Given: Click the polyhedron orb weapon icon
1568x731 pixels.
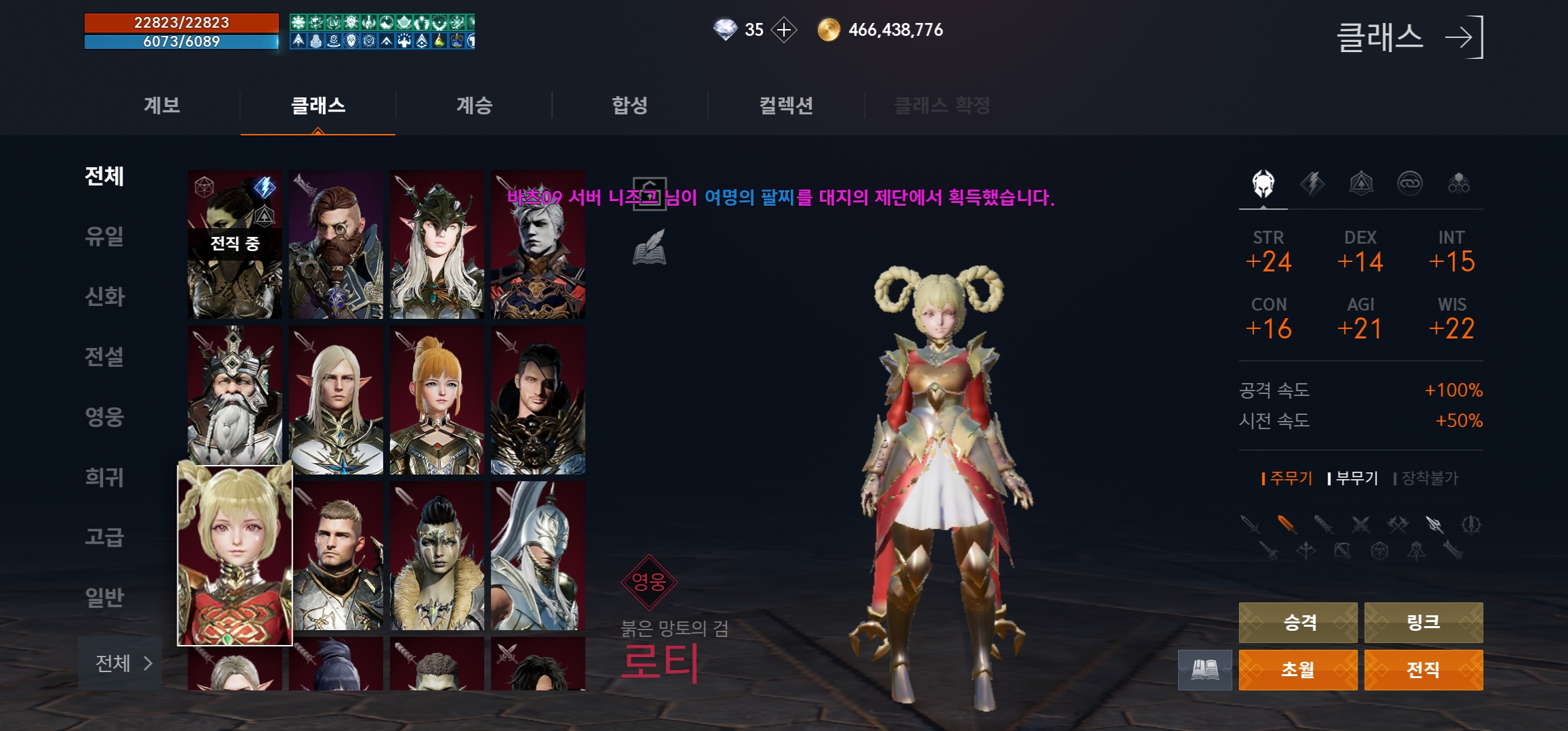Looking at the screenshot, I should (1378, 552).
